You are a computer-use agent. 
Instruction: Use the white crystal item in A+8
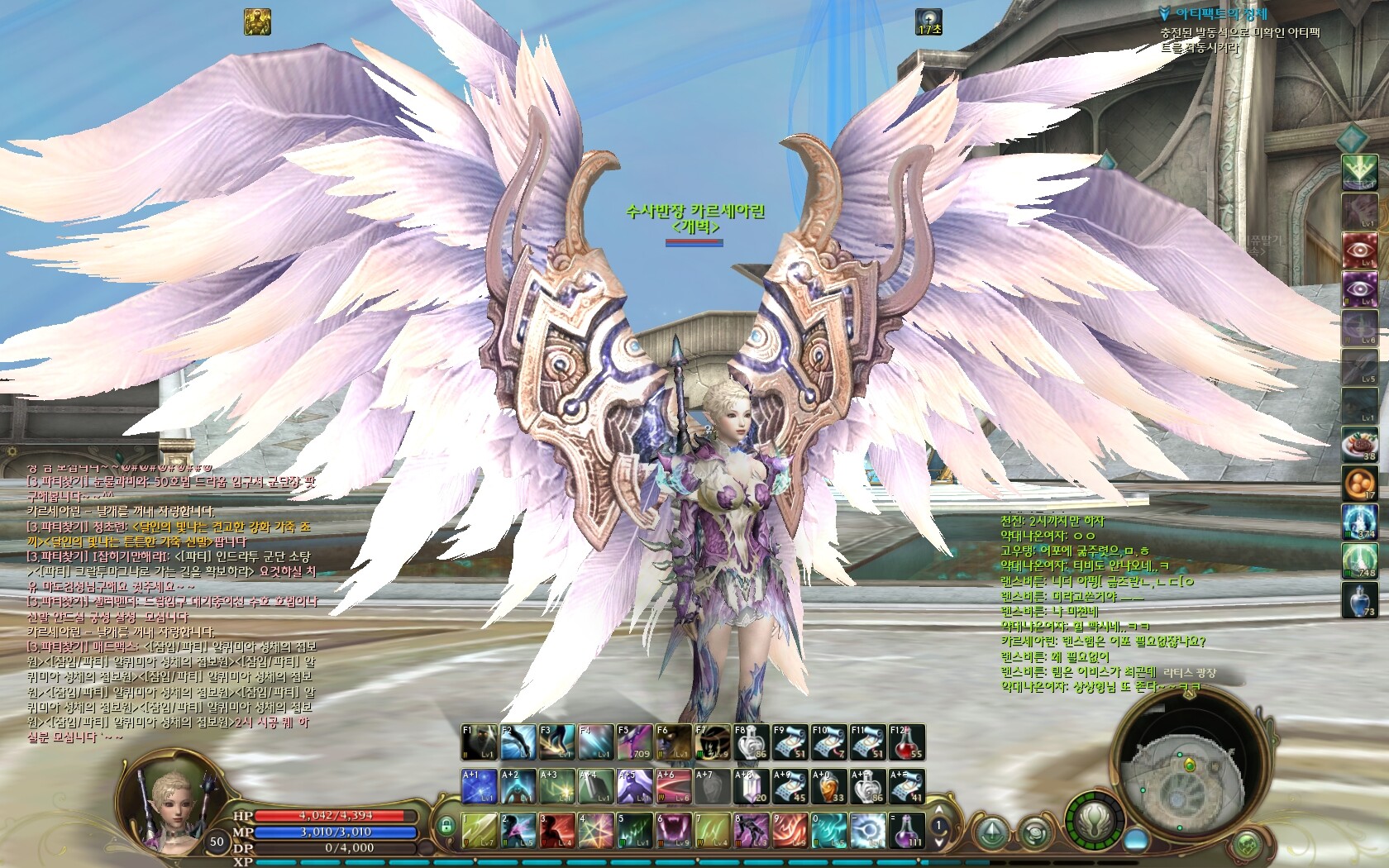pos(751,786)
